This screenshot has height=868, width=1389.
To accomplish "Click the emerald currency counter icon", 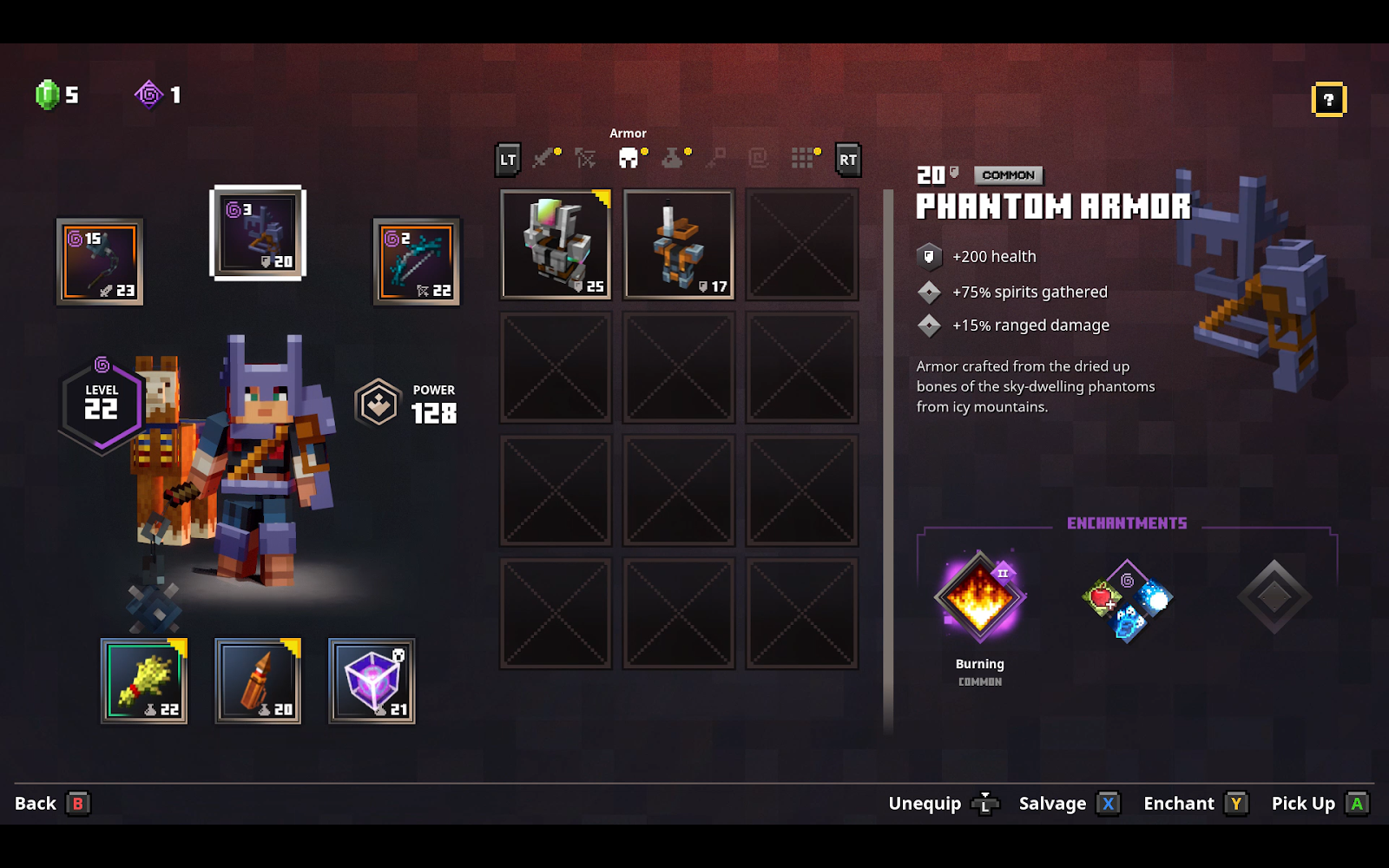I will [x=45, y=95].
